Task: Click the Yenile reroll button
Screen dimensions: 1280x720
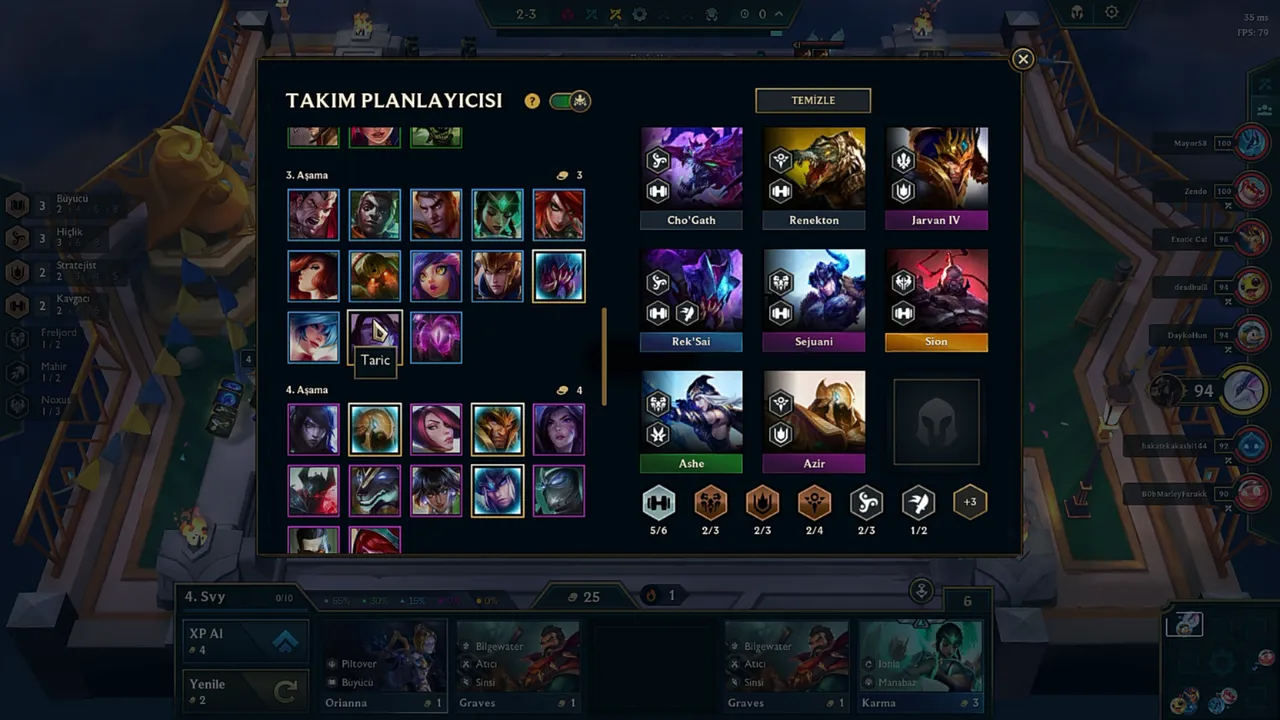Action: [245, 690]
